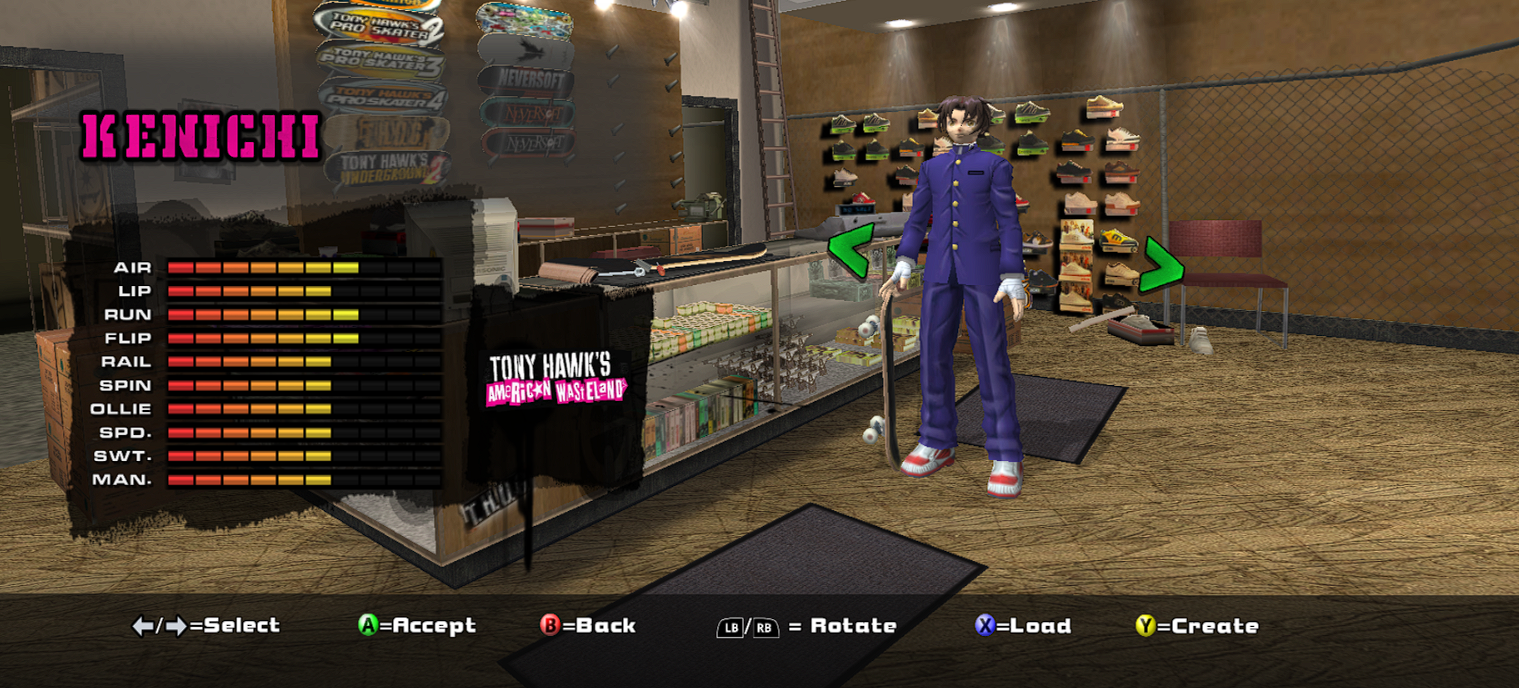1519x688 pixels.
Task: Click the green right arrow for next skater
Action: click(1162, 266)
